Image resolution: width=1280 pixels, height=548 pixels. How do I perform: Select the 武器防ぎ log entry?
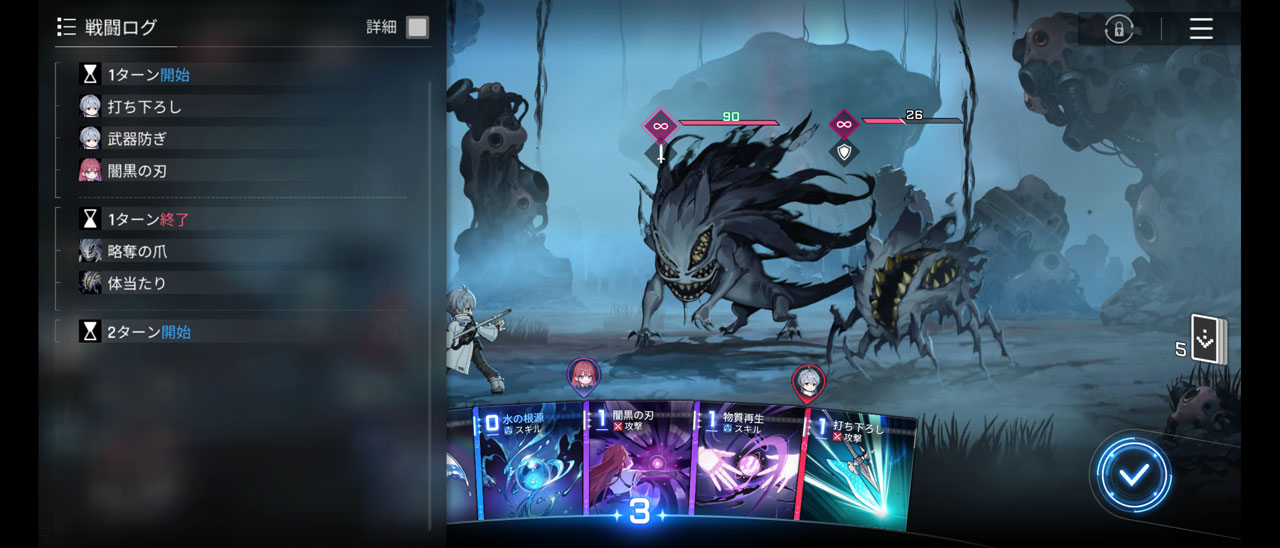click(137, 139)
